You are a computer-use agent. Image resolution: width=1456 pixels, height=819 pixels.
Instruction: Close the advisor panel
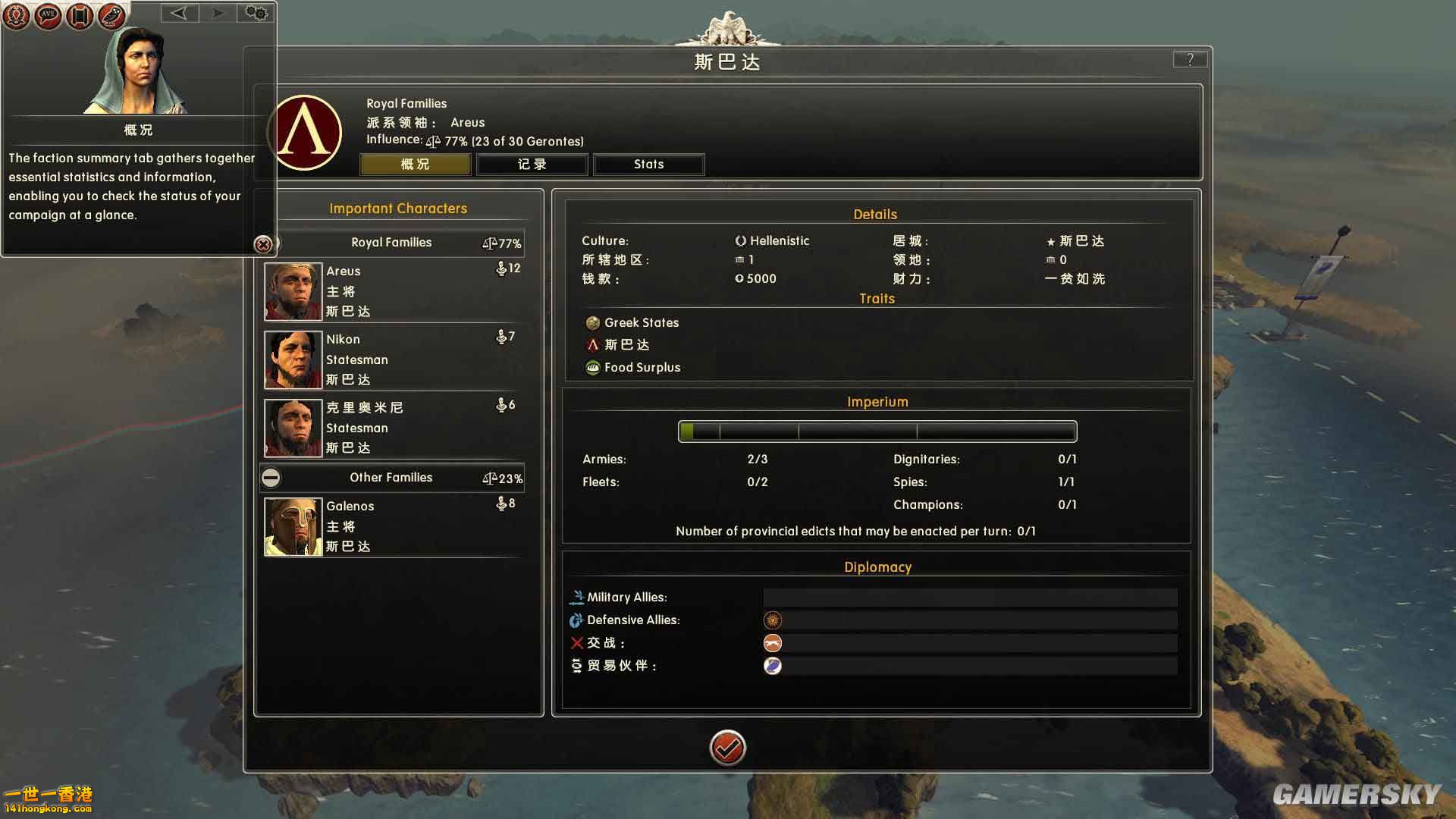[x=263, y=244]
